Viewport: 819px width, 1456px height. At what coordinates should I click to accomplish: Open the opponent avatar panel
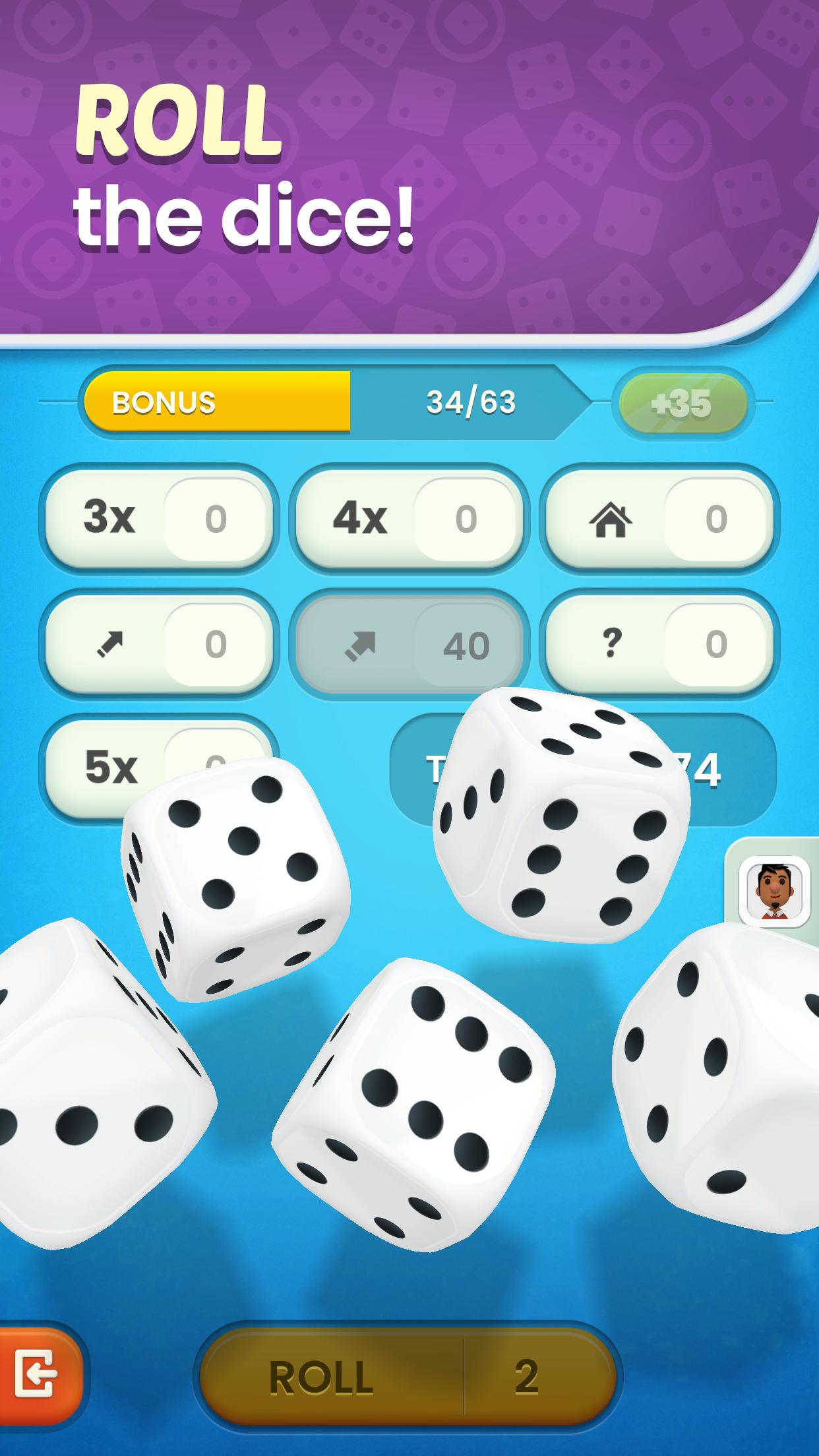pos(774,892)
